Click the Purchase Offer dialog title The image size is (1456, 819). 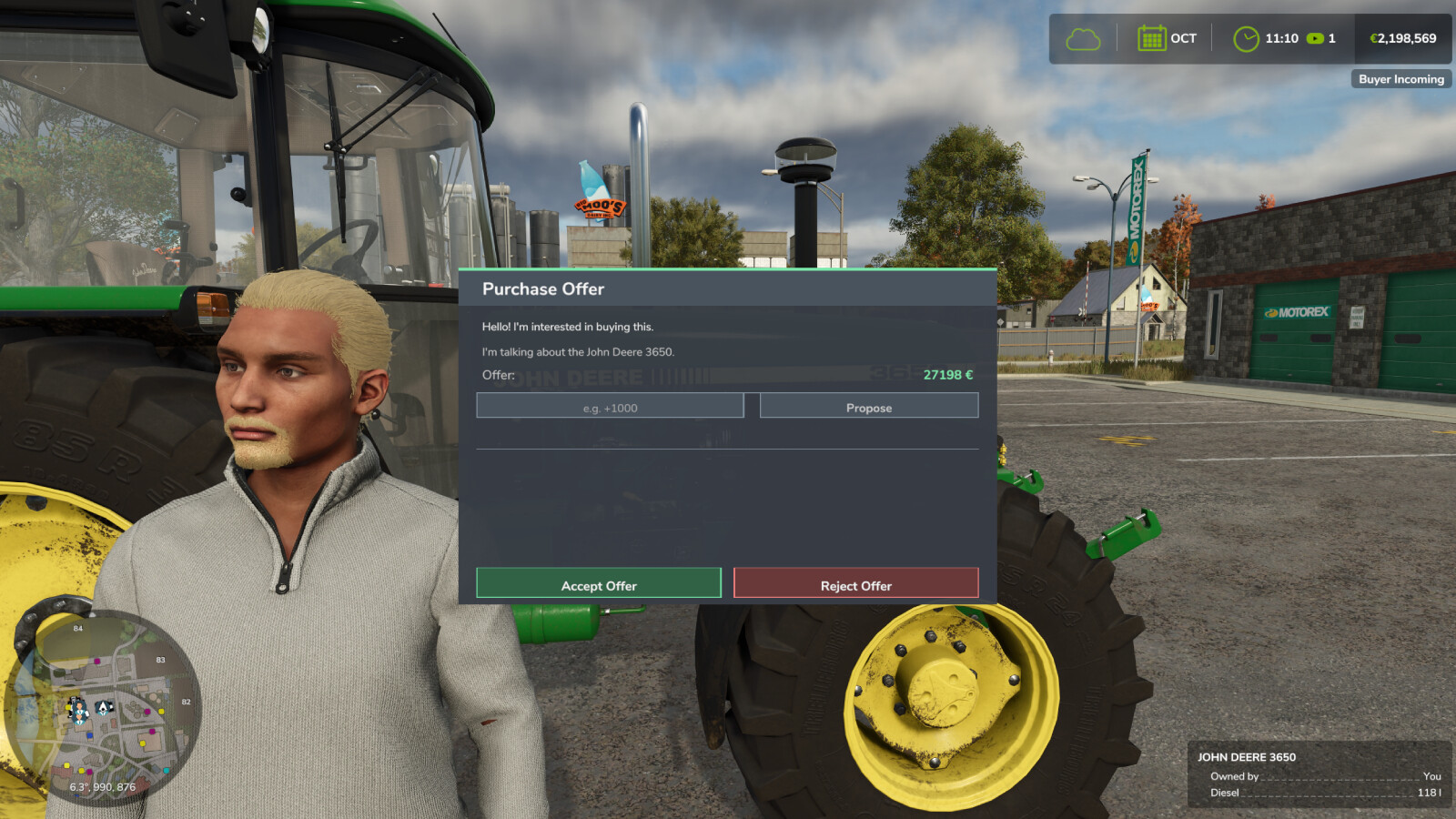(543, 288)
